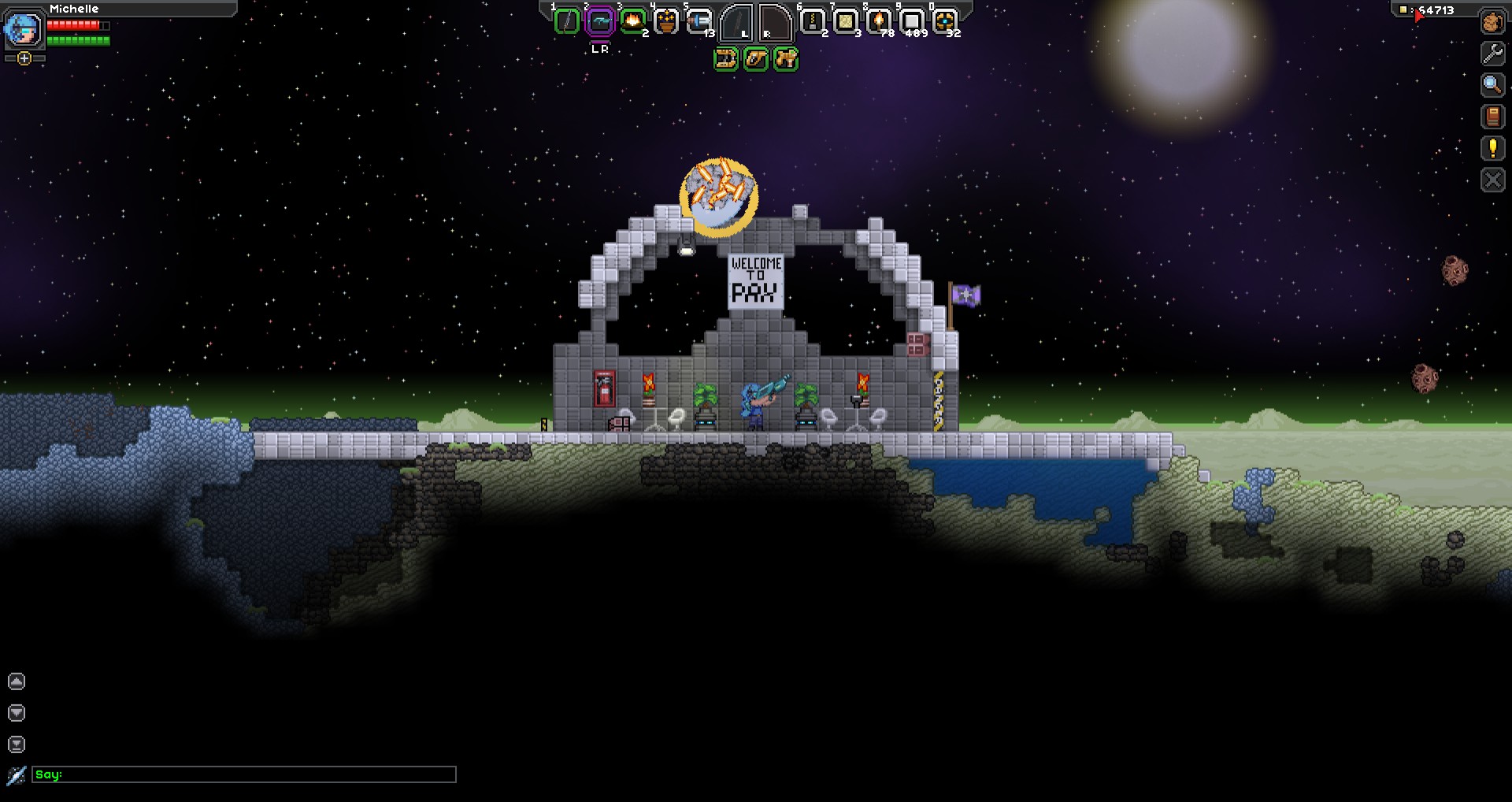Open the backpack inventory
Viewport: 1512px width, 802px height.
pos(1492,22)
